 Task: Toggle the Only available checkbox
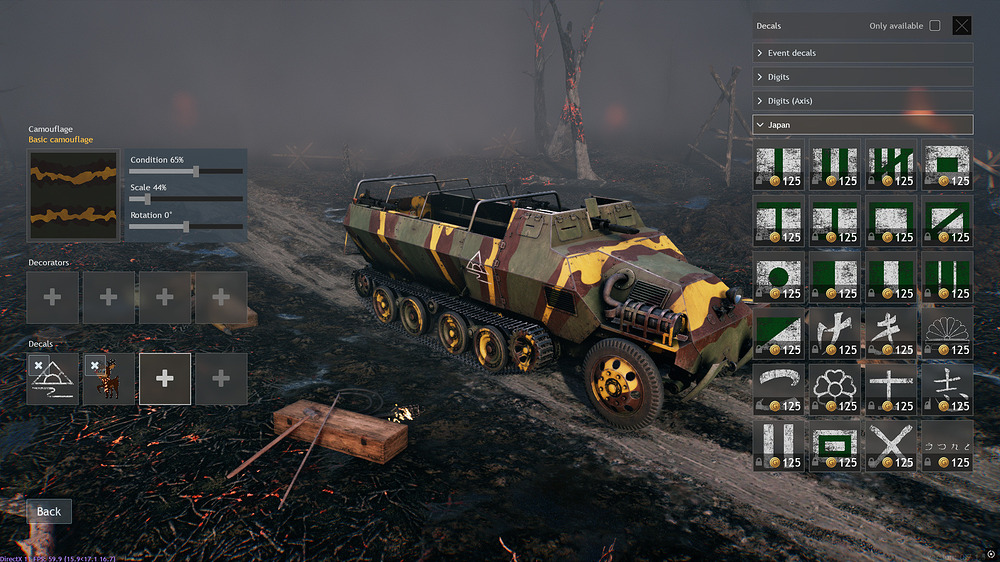935,26
